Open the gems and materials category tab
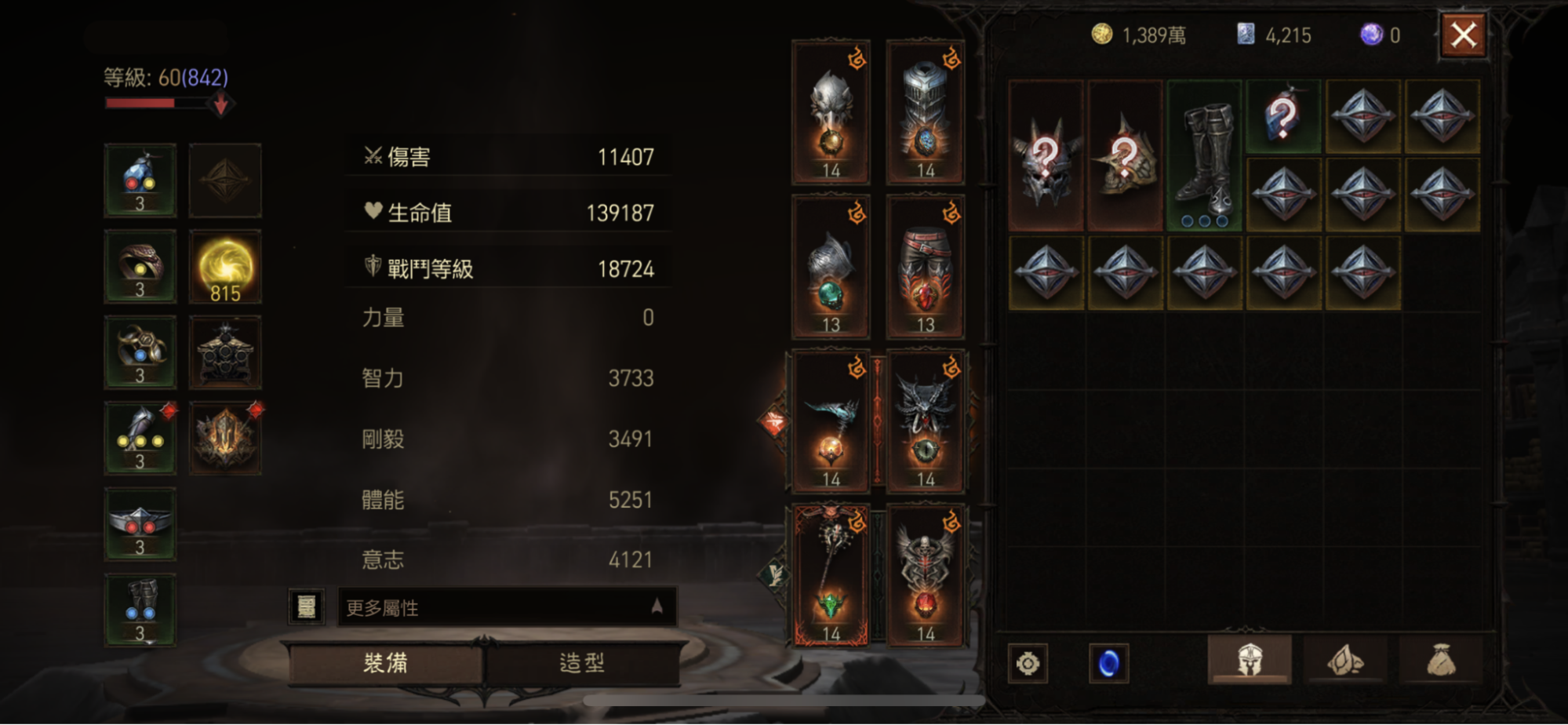1568x725 pixels. (1345, 661)
